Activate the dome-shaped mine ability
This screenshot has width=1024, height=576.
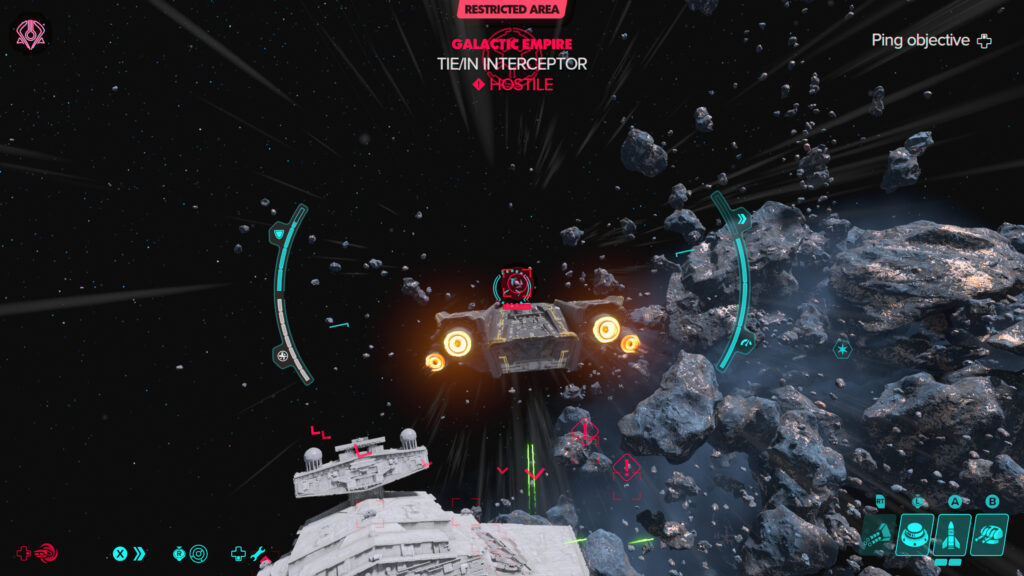[915, 535]
